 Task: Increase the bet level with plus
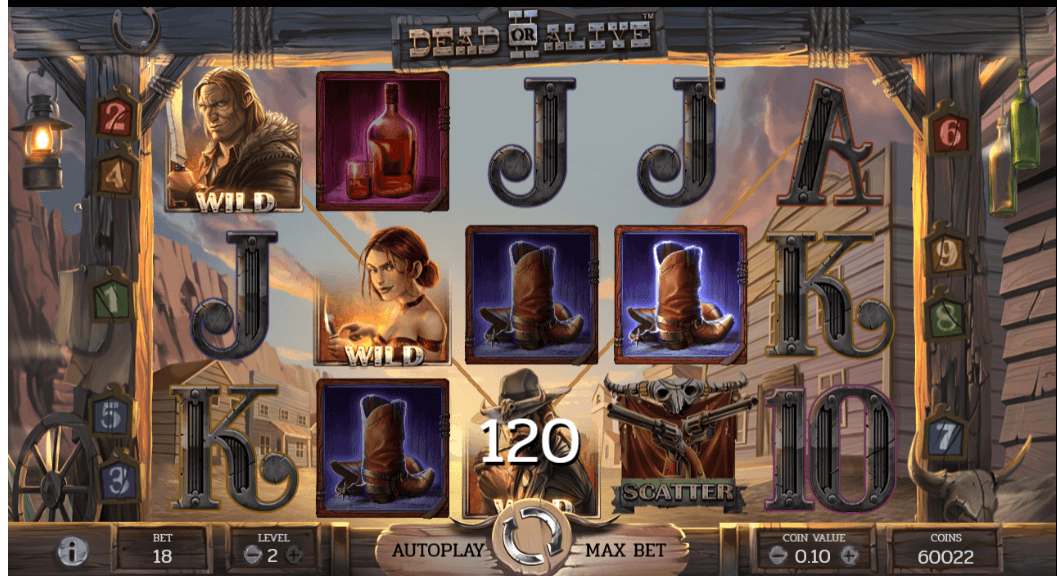coord(294,554)
